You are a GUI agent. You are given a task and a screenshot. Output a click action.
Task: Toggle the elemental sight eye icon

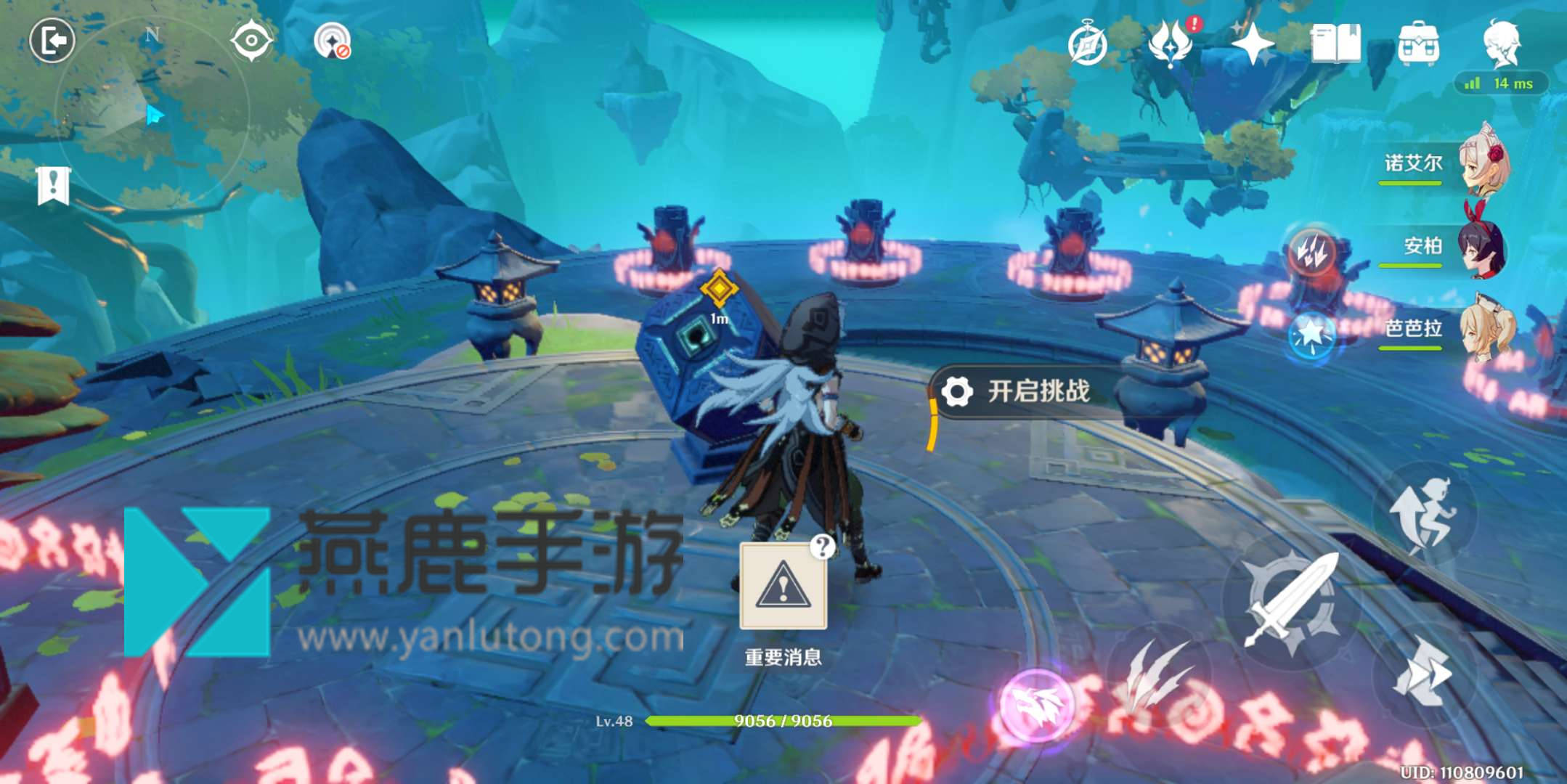(251, 41)
